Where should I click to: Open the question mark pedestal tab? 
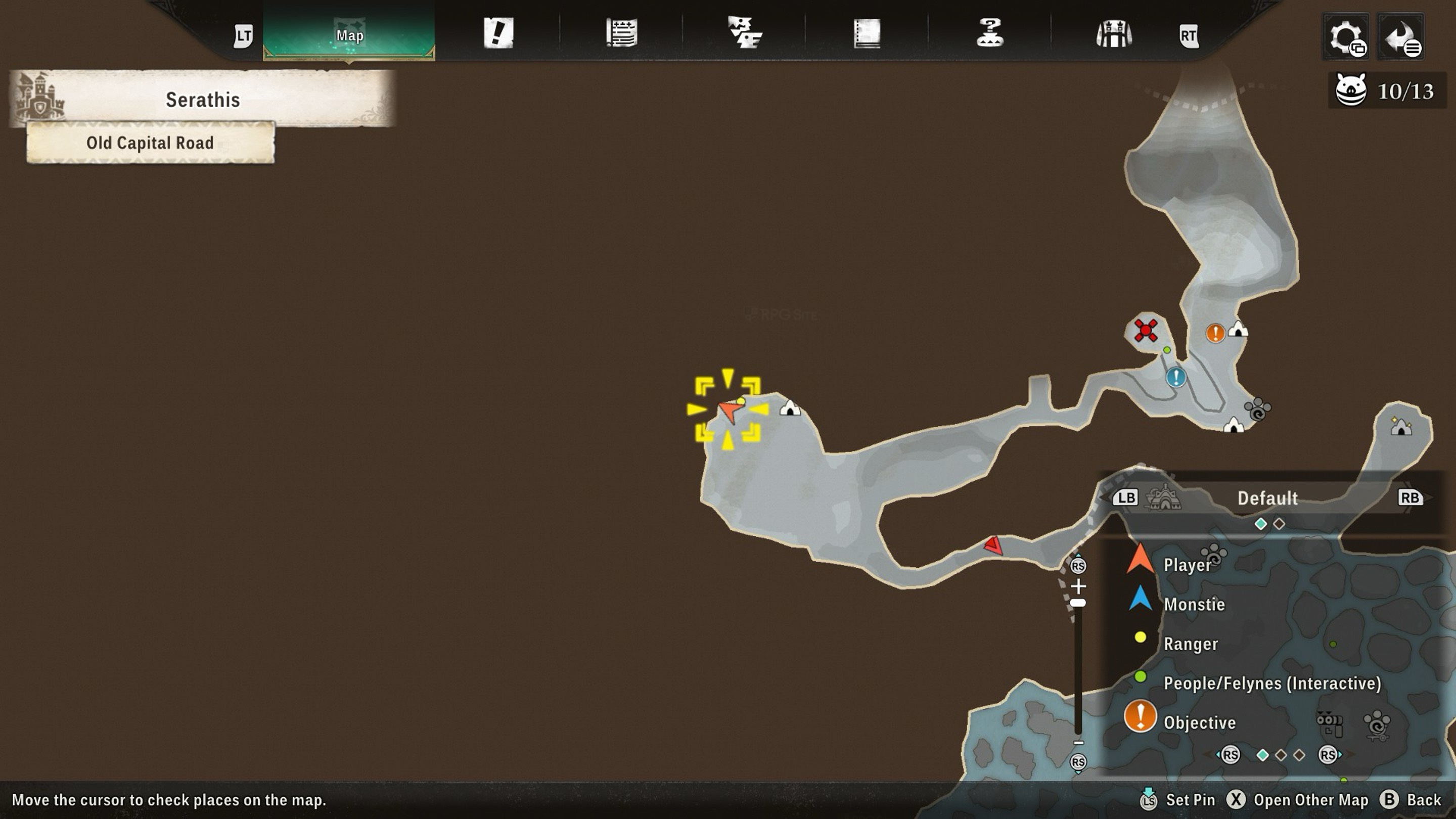click(990, 33)
